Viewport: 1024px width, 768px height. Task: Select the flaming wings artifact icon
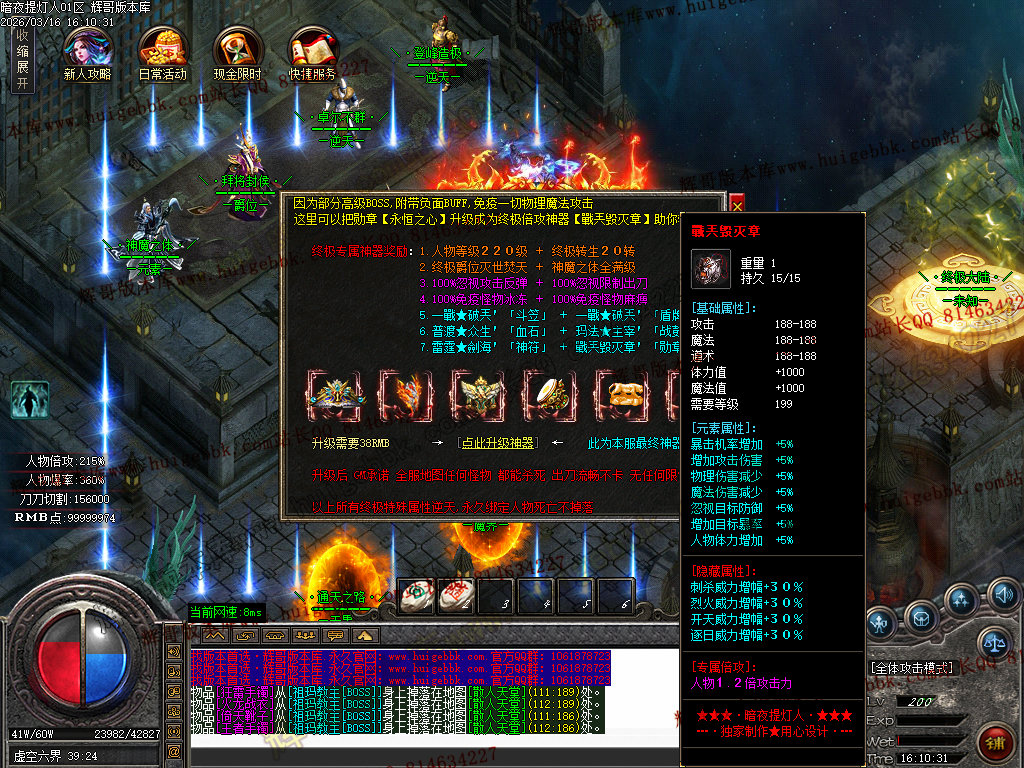tap(408, 393)
